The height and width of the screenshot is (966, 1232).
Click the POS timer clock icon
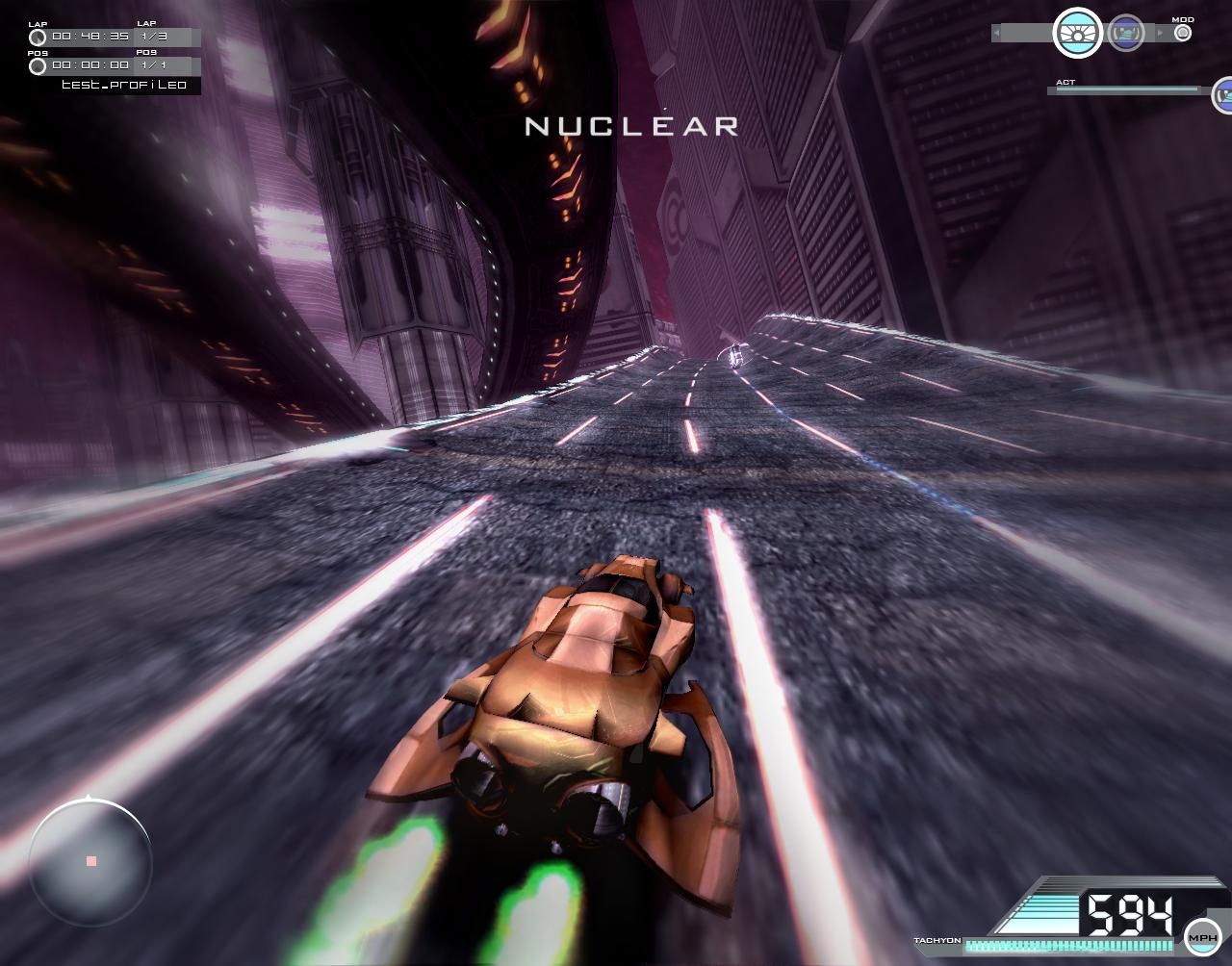point(37,66)
